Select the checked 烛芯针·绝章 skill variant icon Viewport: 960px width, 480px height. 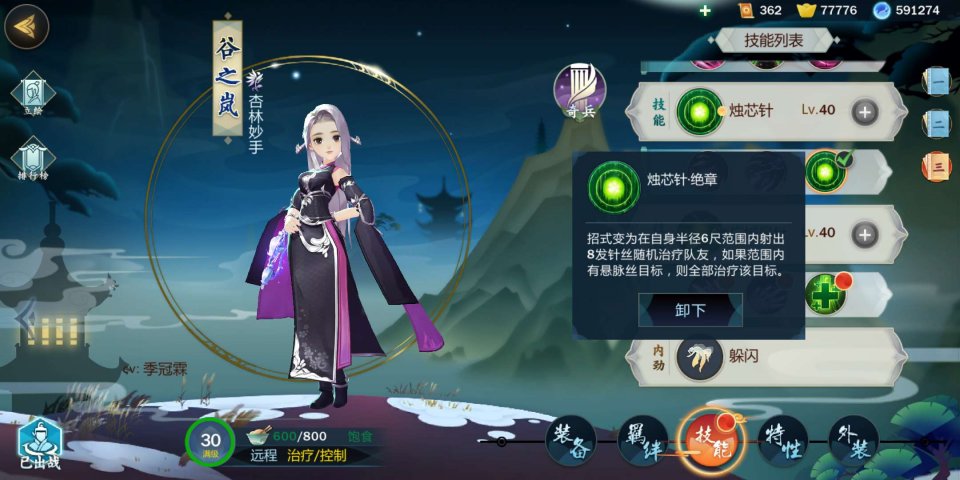point(826,171)
